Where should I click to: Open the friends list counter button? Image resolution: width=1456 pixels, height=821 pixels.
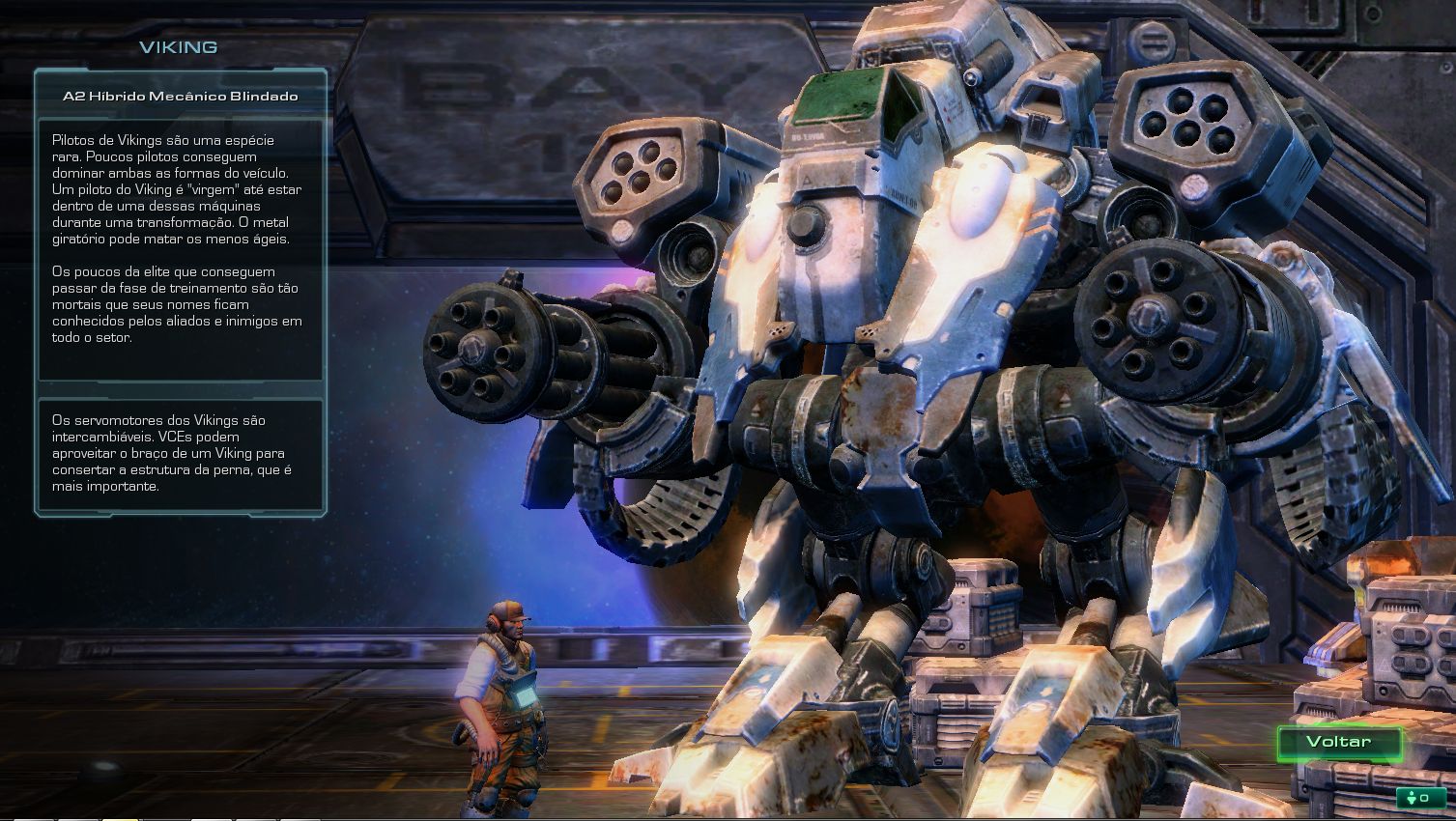click(x=1418, y=798)
